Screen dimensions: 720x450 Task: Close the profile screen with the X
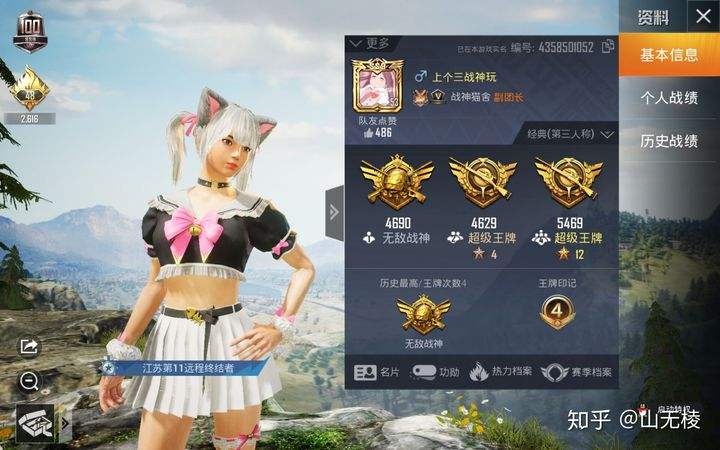tap(700, 16)
